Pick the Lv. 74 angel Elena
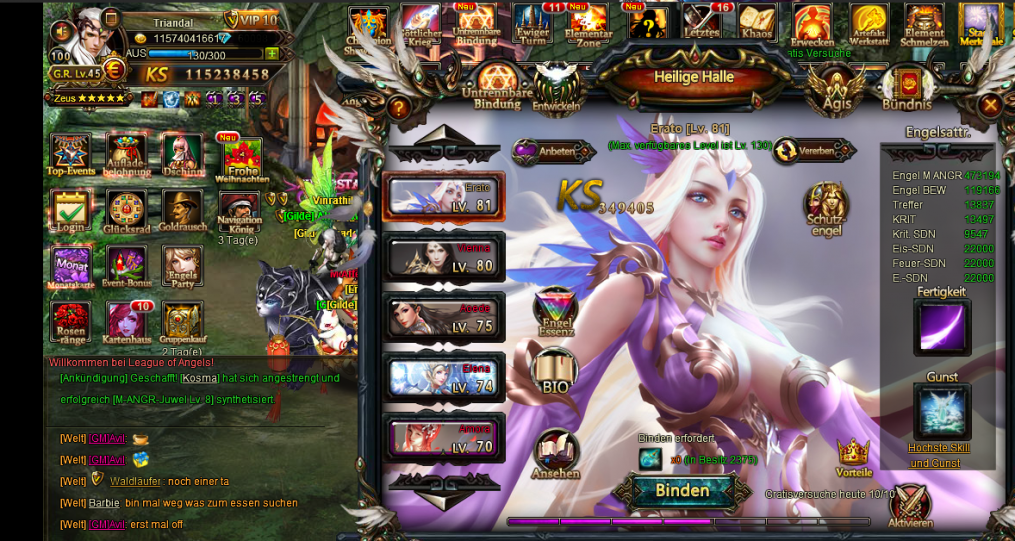The height and width of the screenshot is (541, 1015). tap(444, 378)
